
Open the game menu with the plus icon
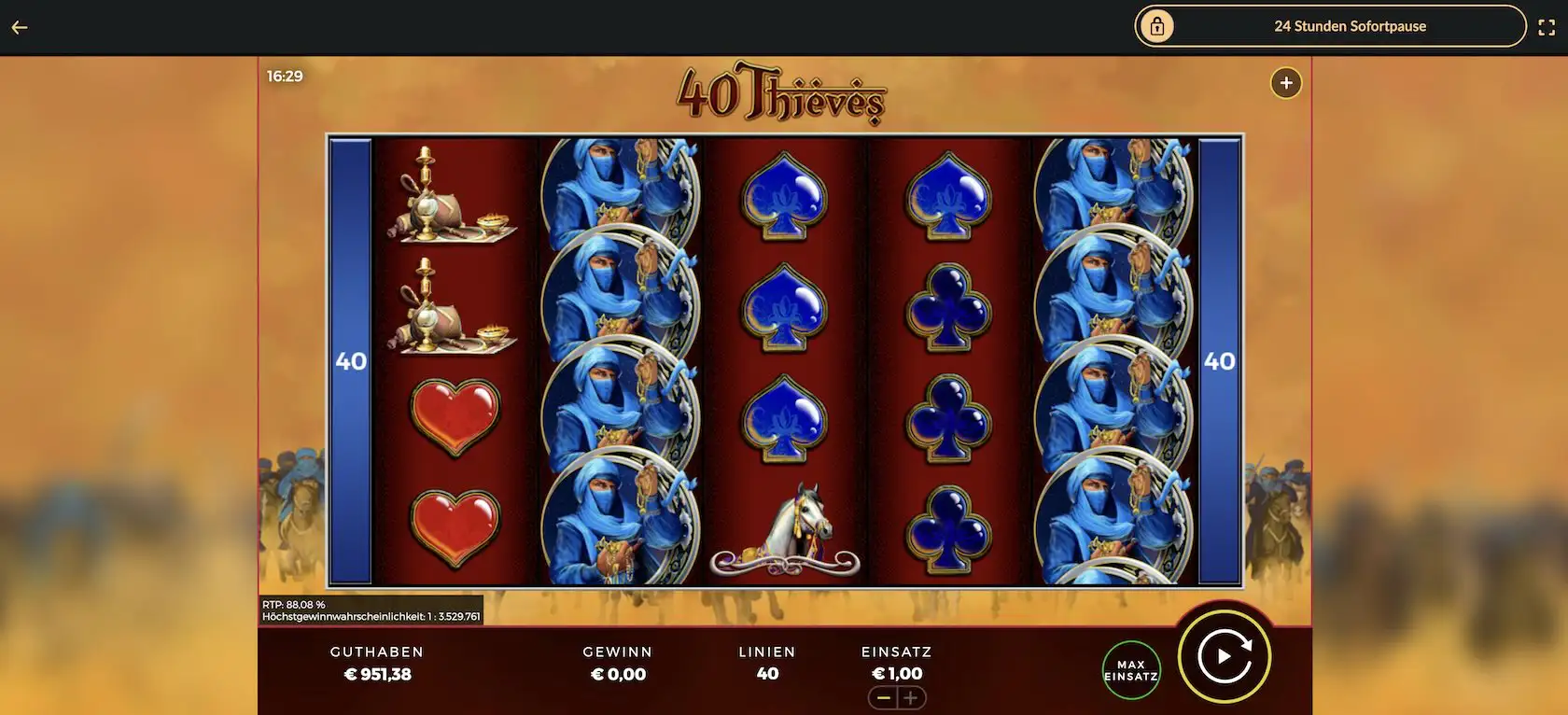1285,83
